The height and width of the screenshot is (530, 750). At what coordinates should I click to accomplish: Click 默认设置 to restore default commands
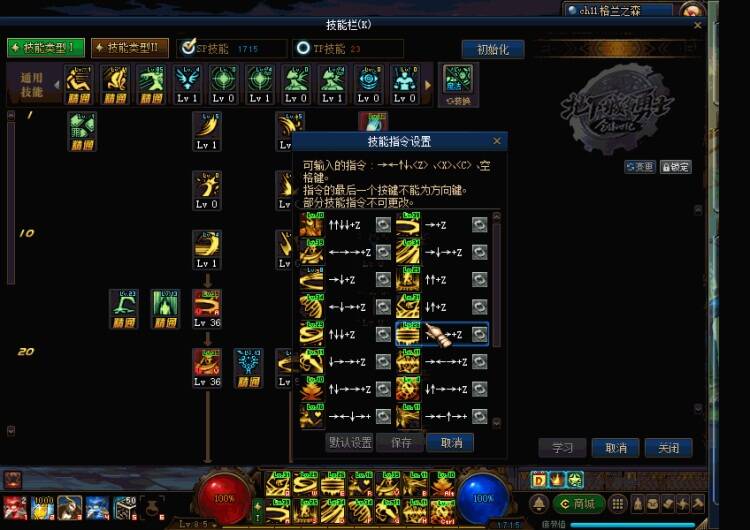(x=350, y=442)
